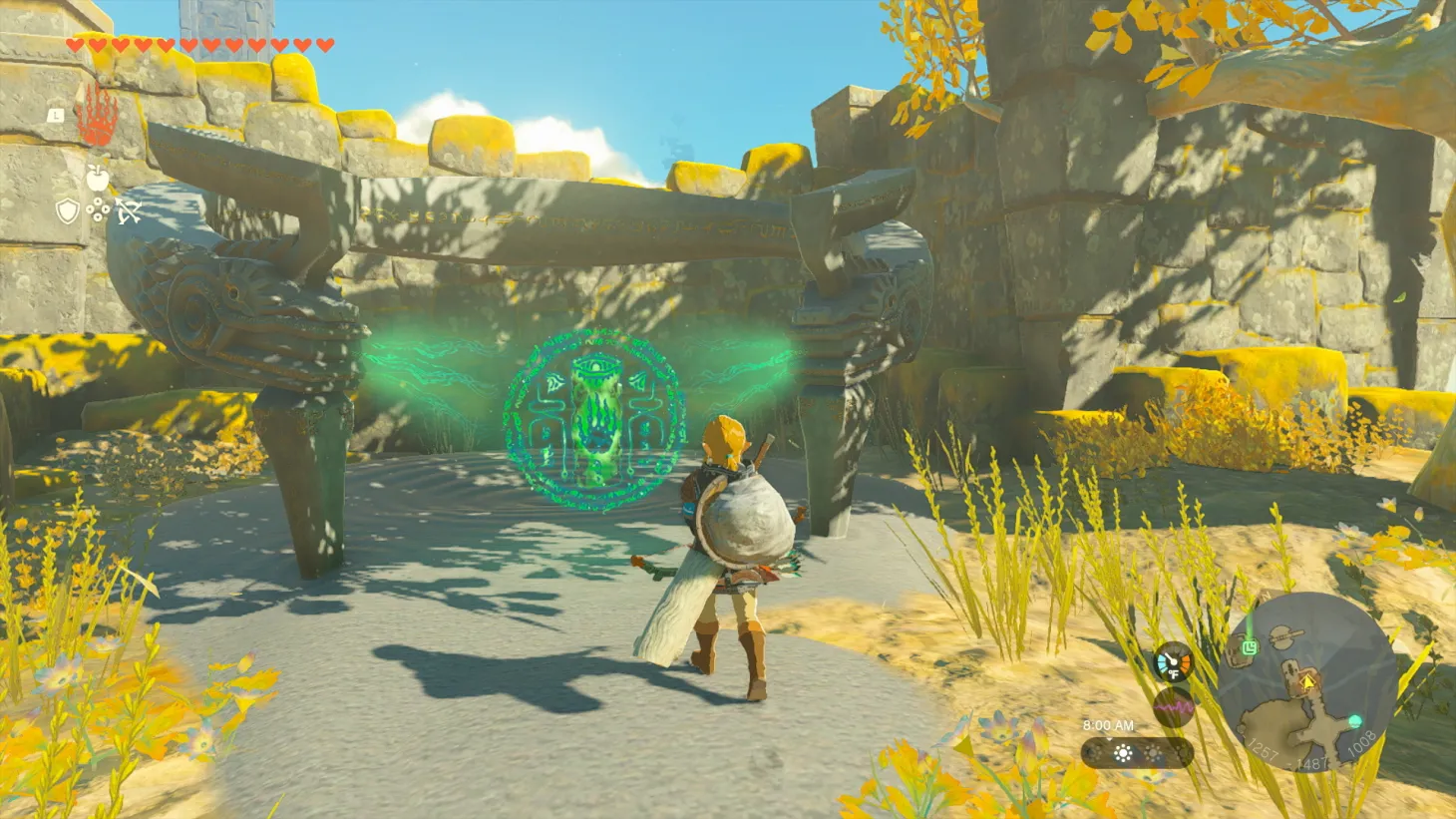Image resolution: width=1456 pixels, height=819 pixels.
Task: Click the Zonai charges dots icon
Action: [98, 209]
